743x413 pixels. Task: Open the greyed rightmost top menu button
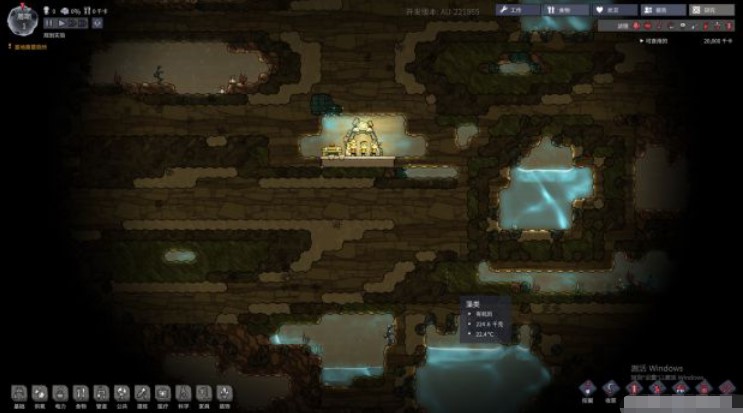[x=712, y=9]
